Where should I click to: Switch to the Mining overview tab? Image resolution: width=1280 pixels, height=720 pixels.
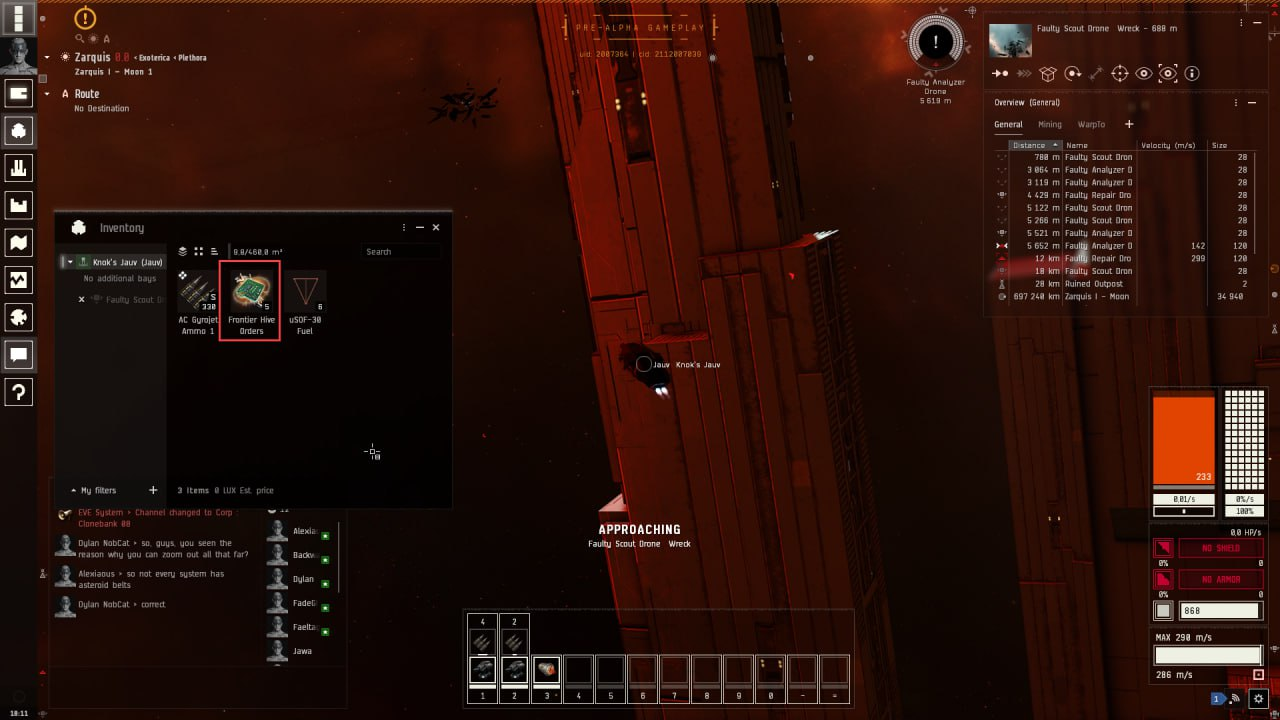[x=1049, y=125]
